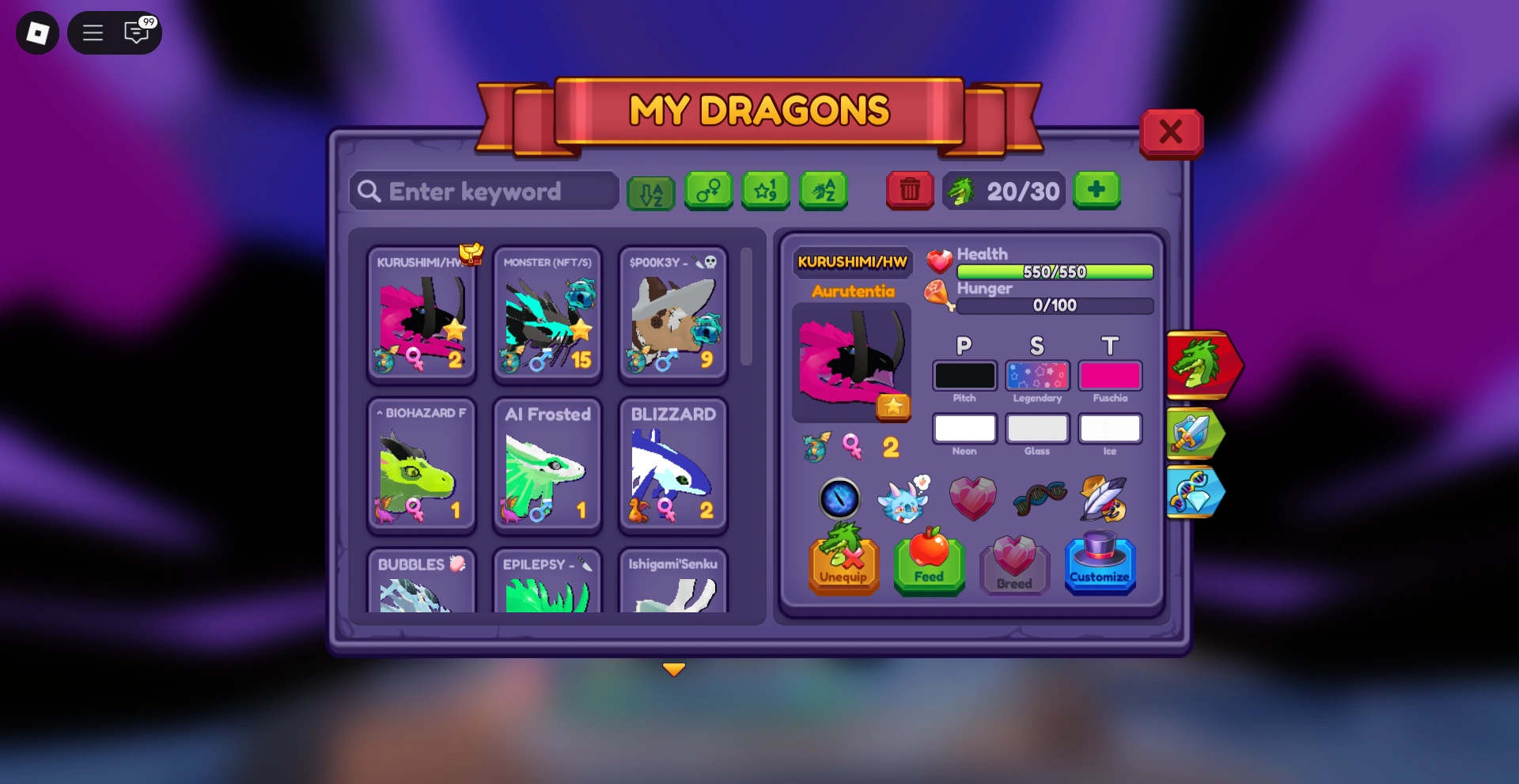
Task: Sort dragons by gender
Action: pos(708,191)
